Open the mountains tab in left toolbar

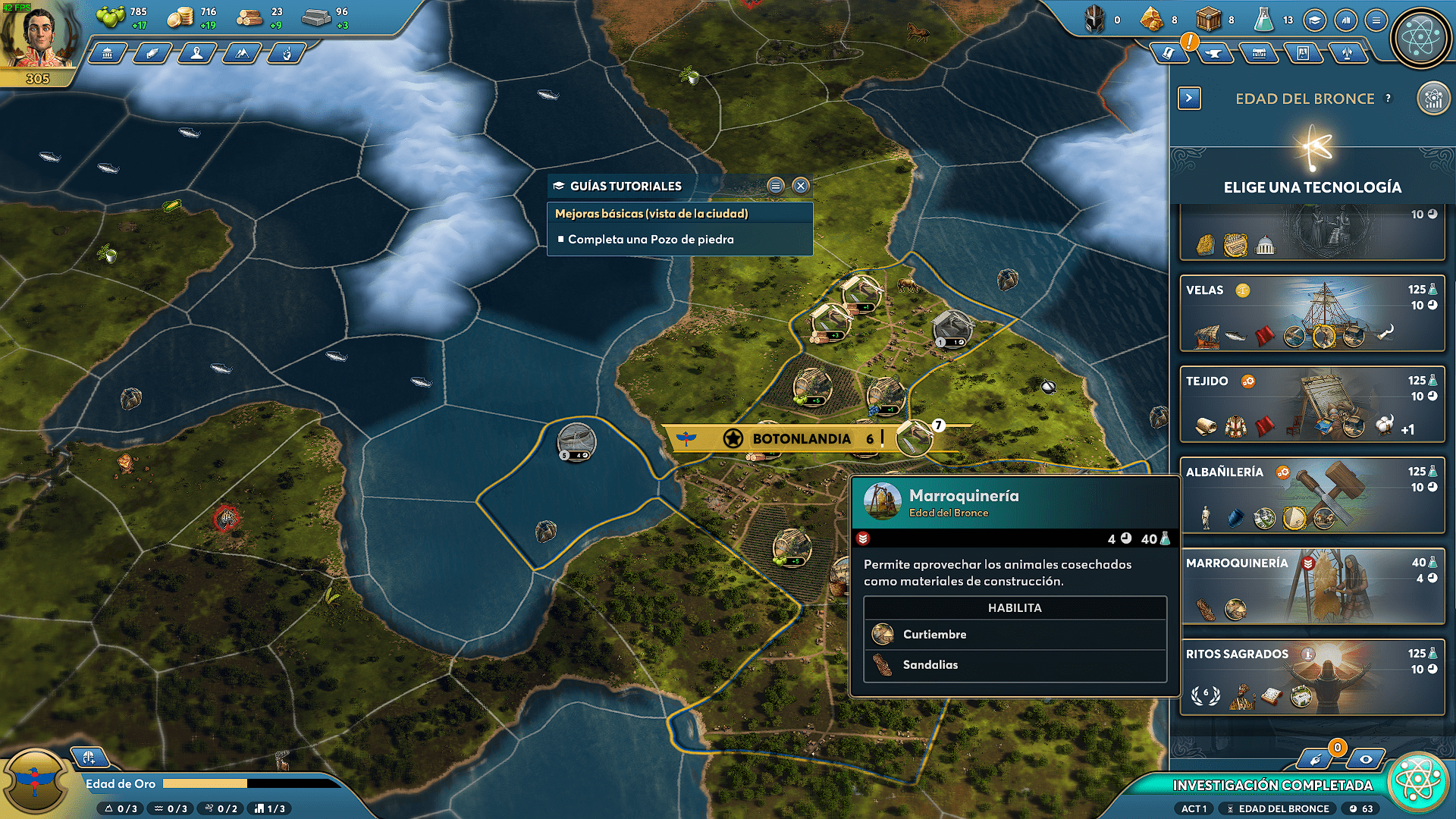tap(242, 53)
